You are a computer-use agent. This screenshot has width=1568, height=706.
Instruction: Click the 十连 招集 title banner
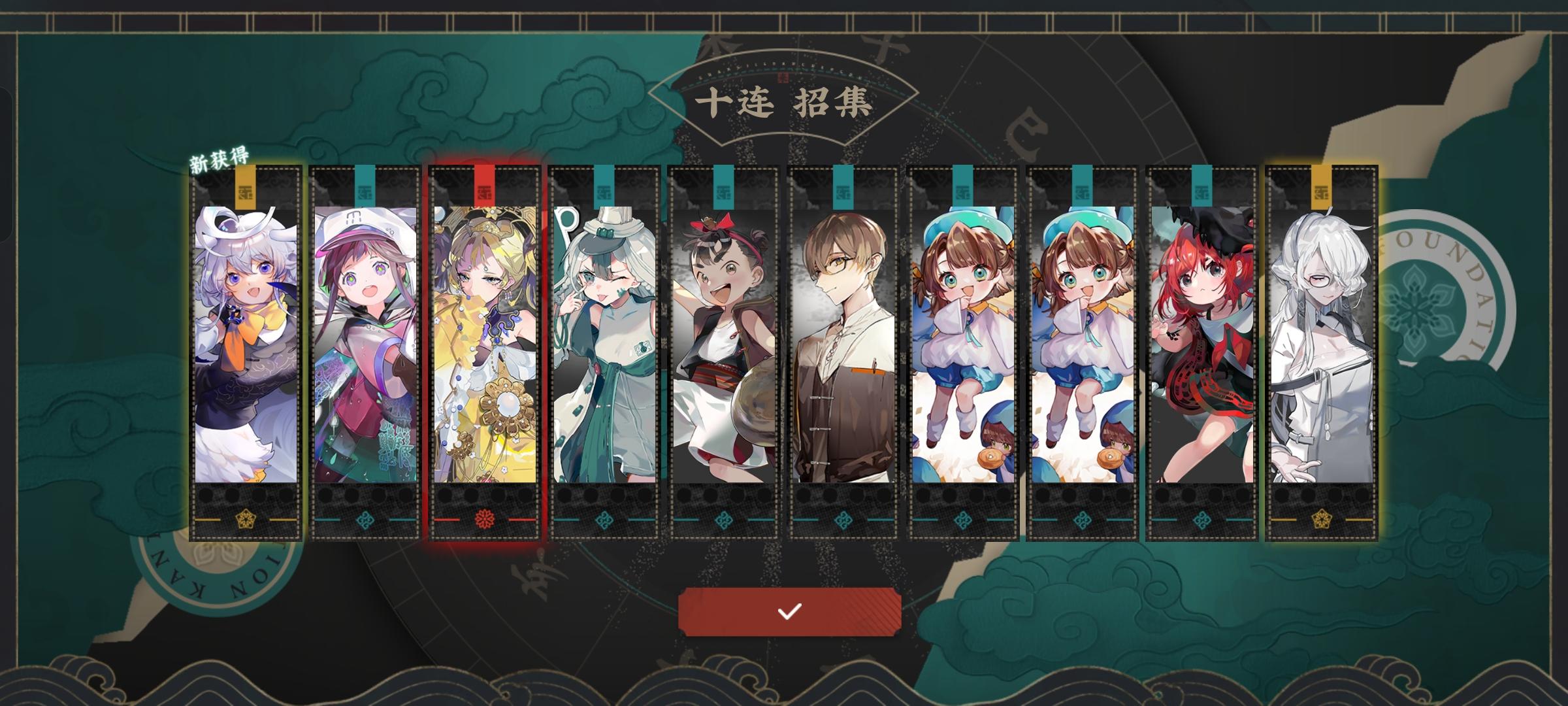[784, 101]
